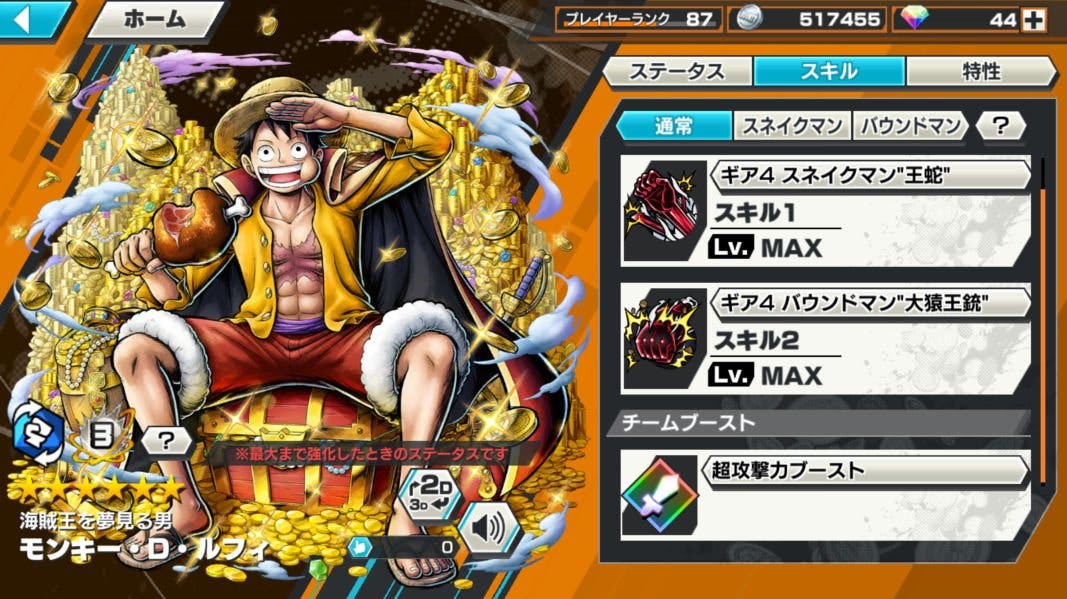Viewport: 1067px width, 599px height.
Task: Open the skill help question mark
Action: click(1000, 125)
